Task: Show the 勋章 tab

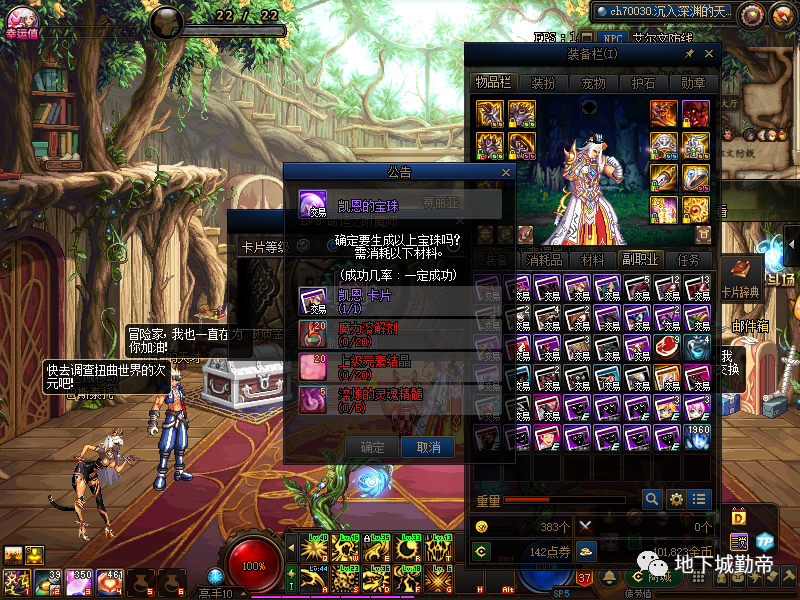Action: [693, 84]
